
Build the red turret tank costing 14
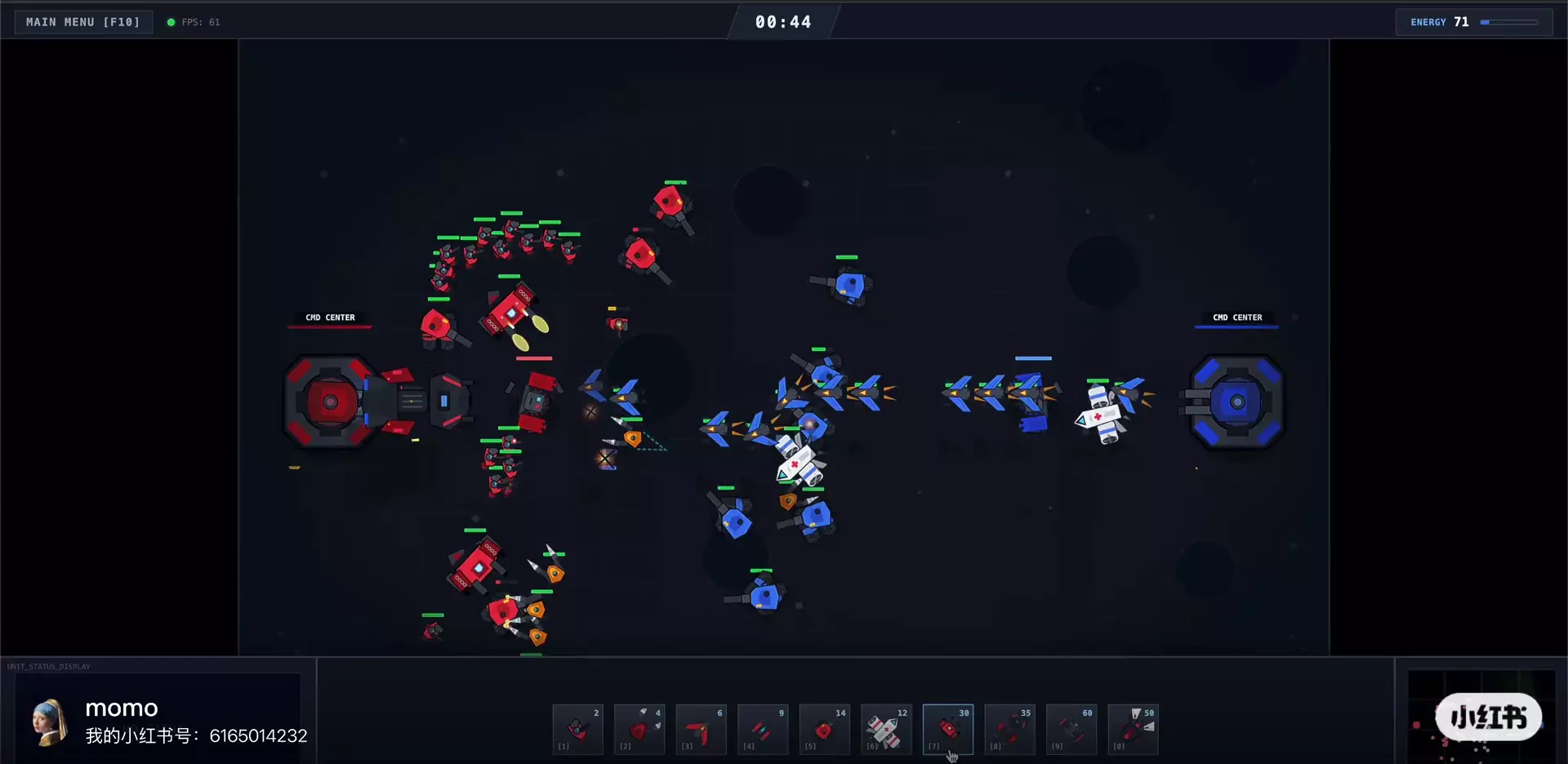[824, 729]
